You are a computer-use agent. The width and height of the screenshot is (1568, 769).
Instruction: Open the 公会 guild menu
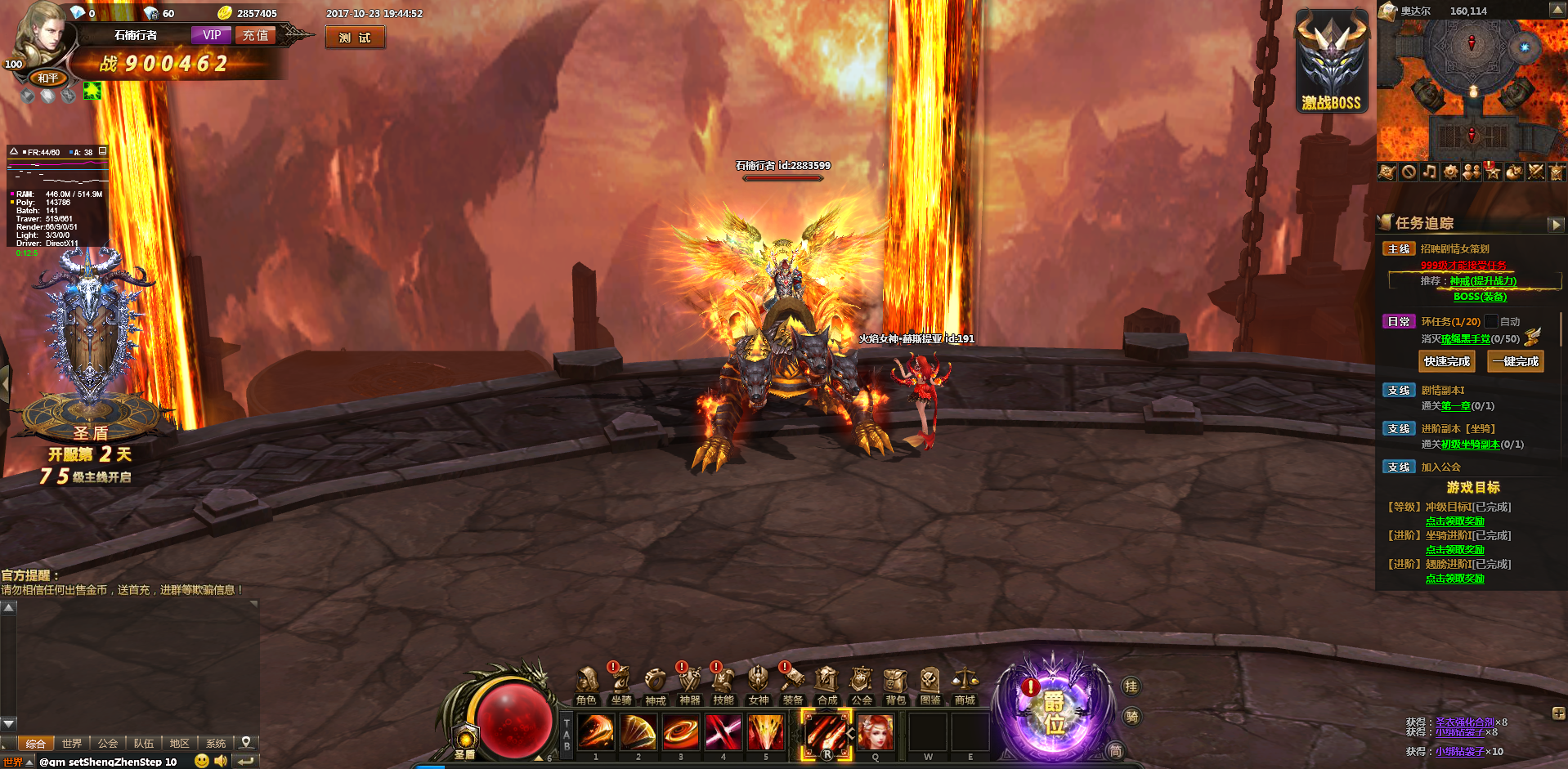point(861,683)
